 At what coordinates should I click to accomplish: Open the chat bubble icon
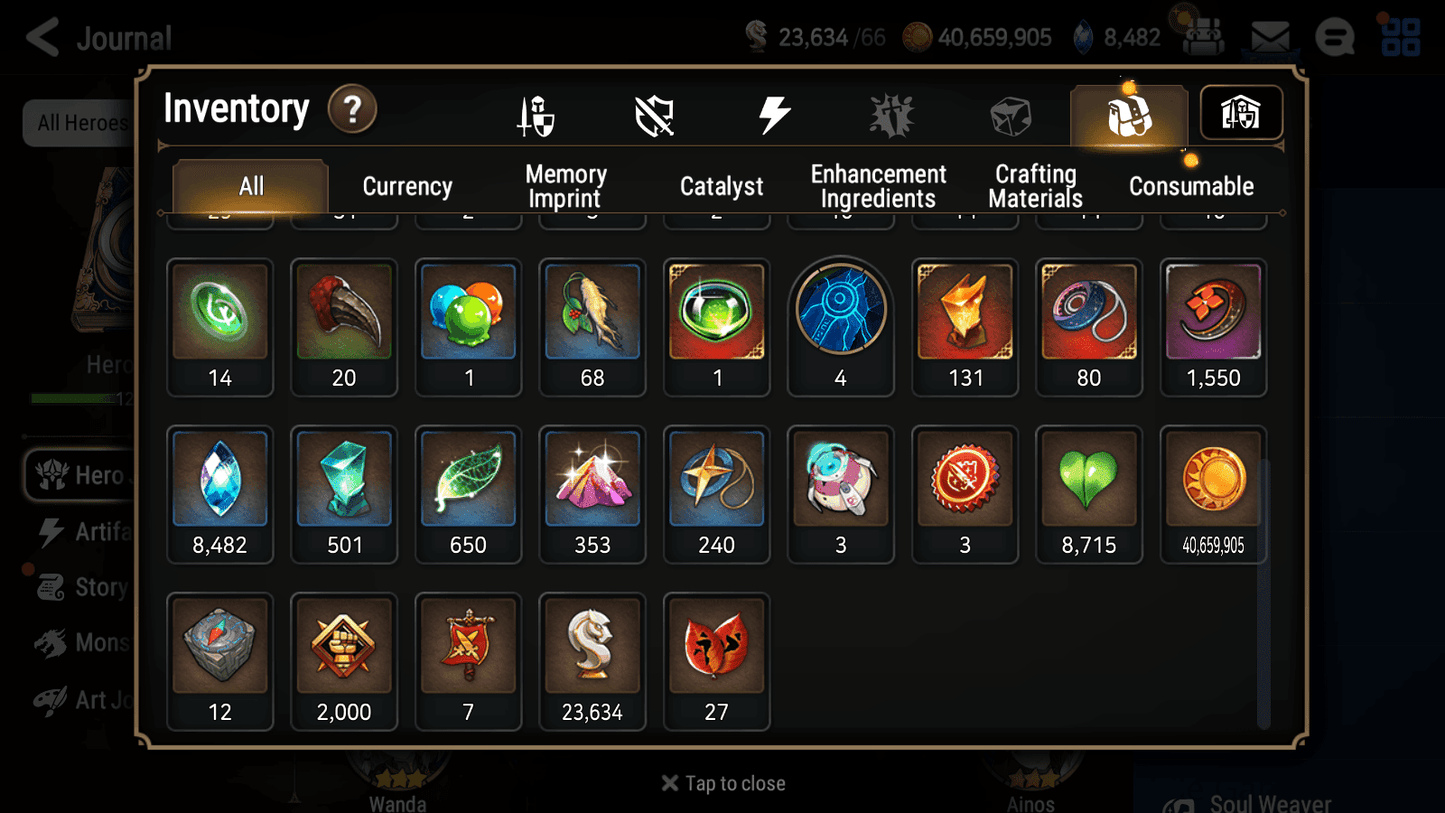coord(1334,36)
